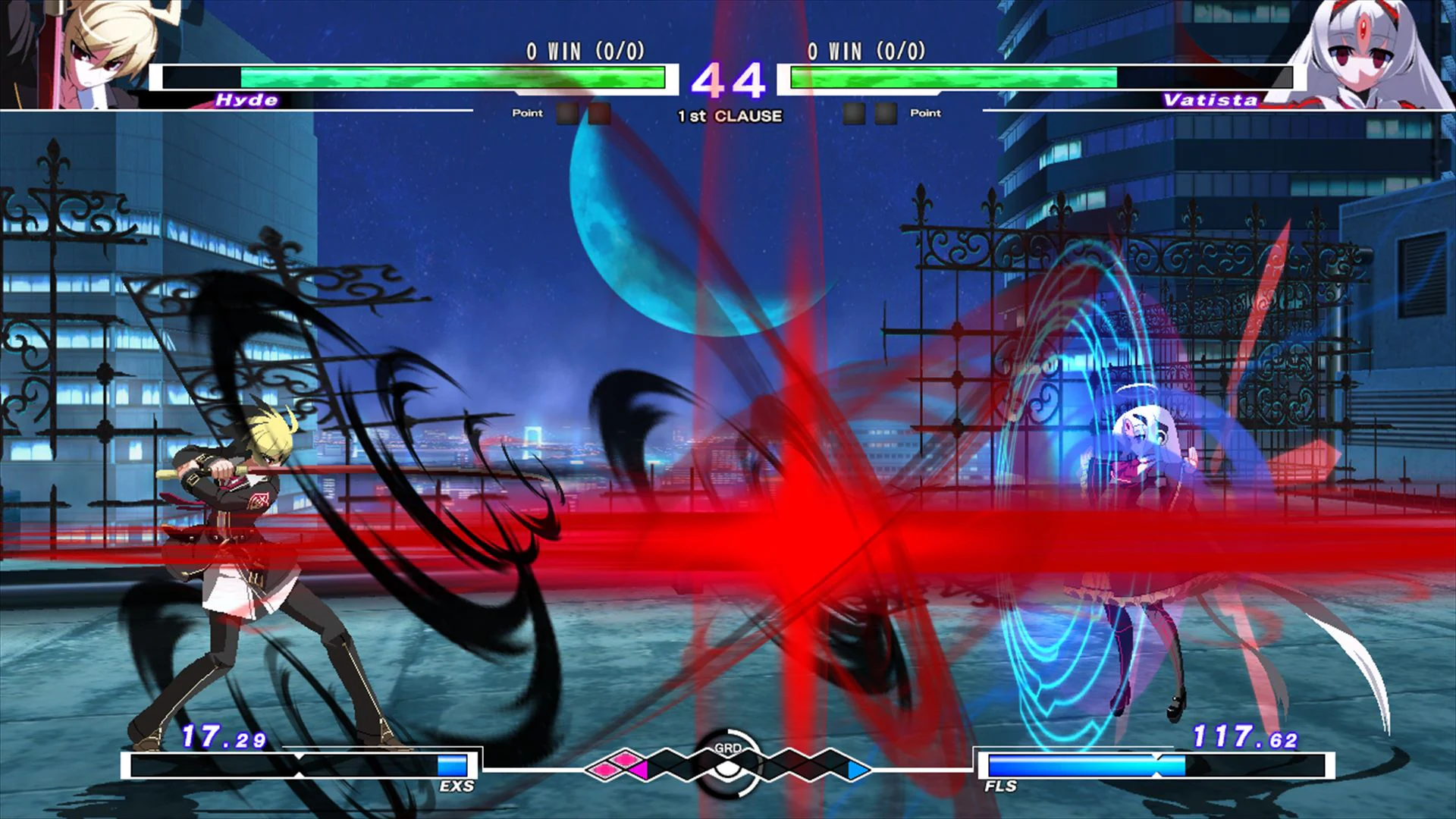
Task: Select the Hyde name tab
Action: pos(246,99)
